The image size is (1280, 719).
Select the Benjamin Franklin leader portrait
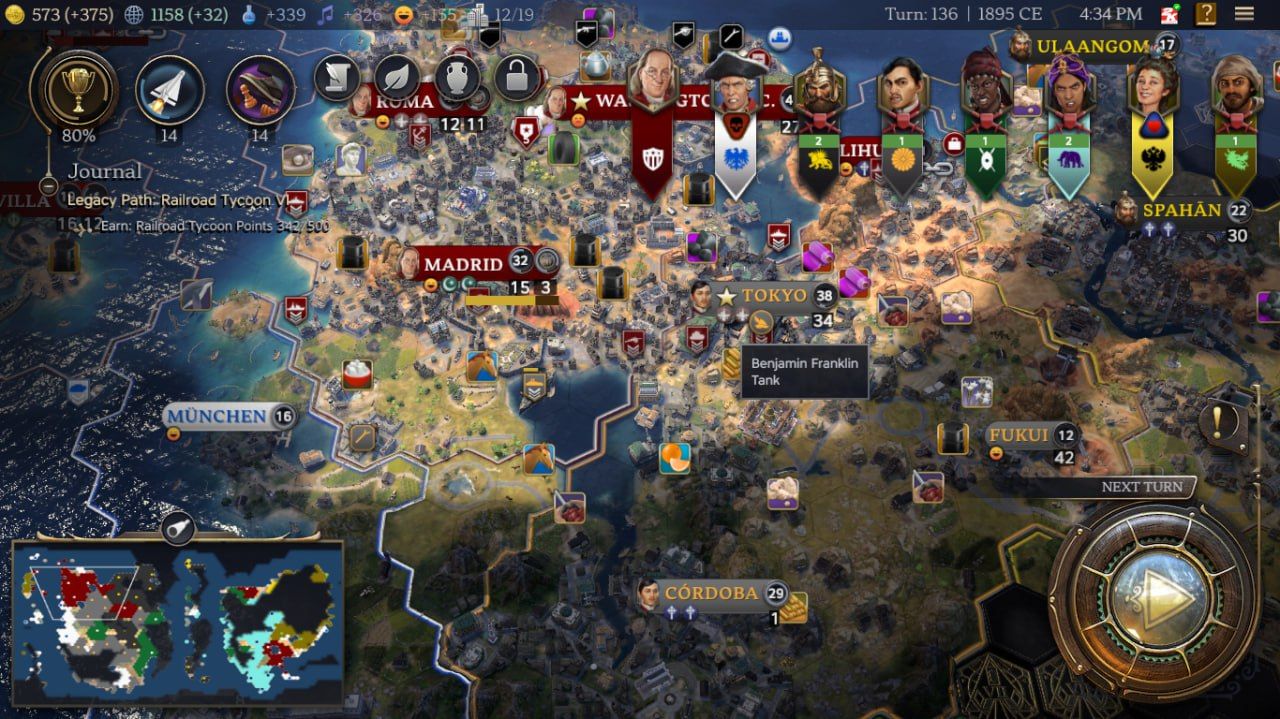coord(652,84)
